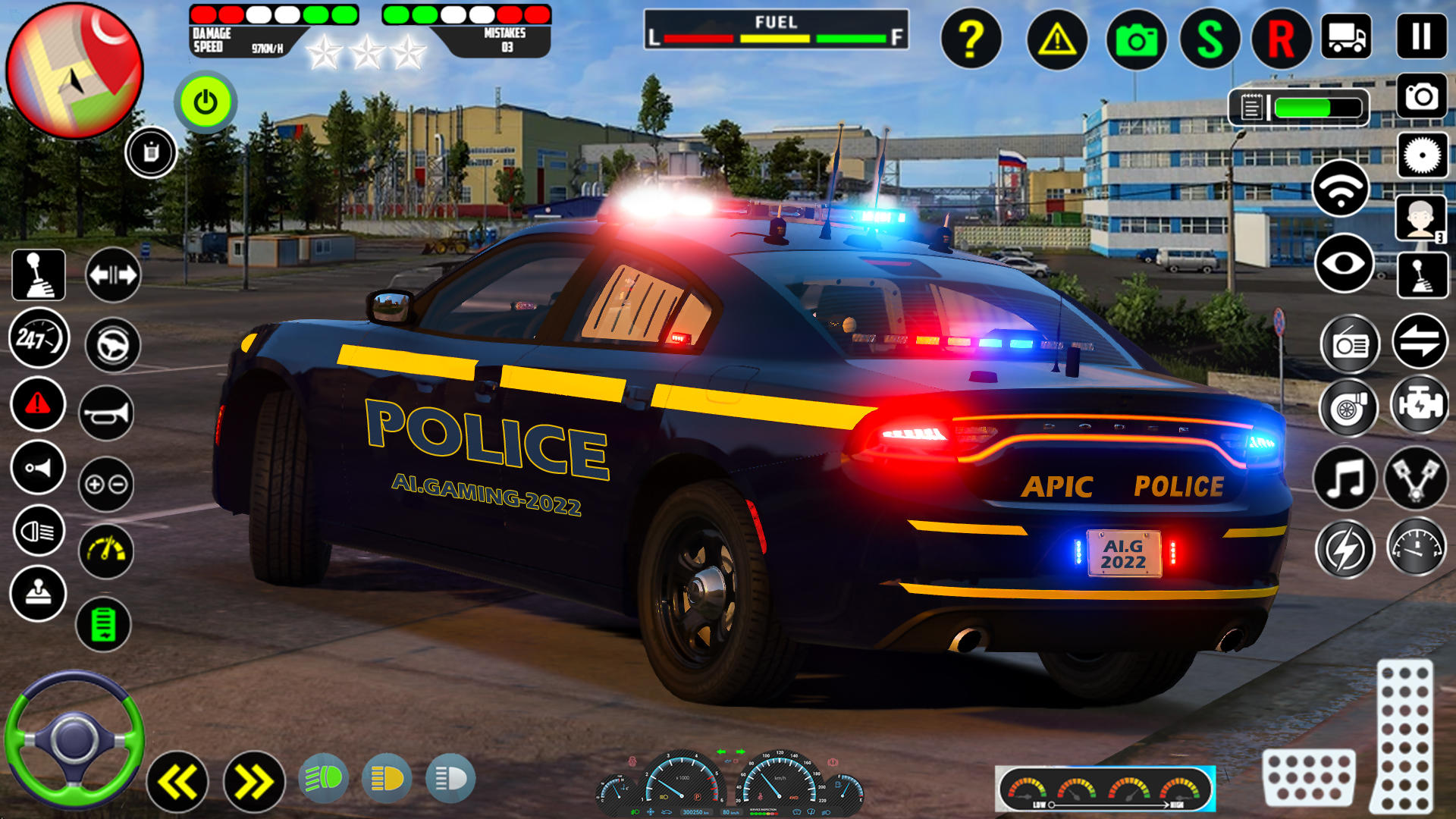Pause the game
Screen dimensions: 1456x819
(x=1422, y=34)
